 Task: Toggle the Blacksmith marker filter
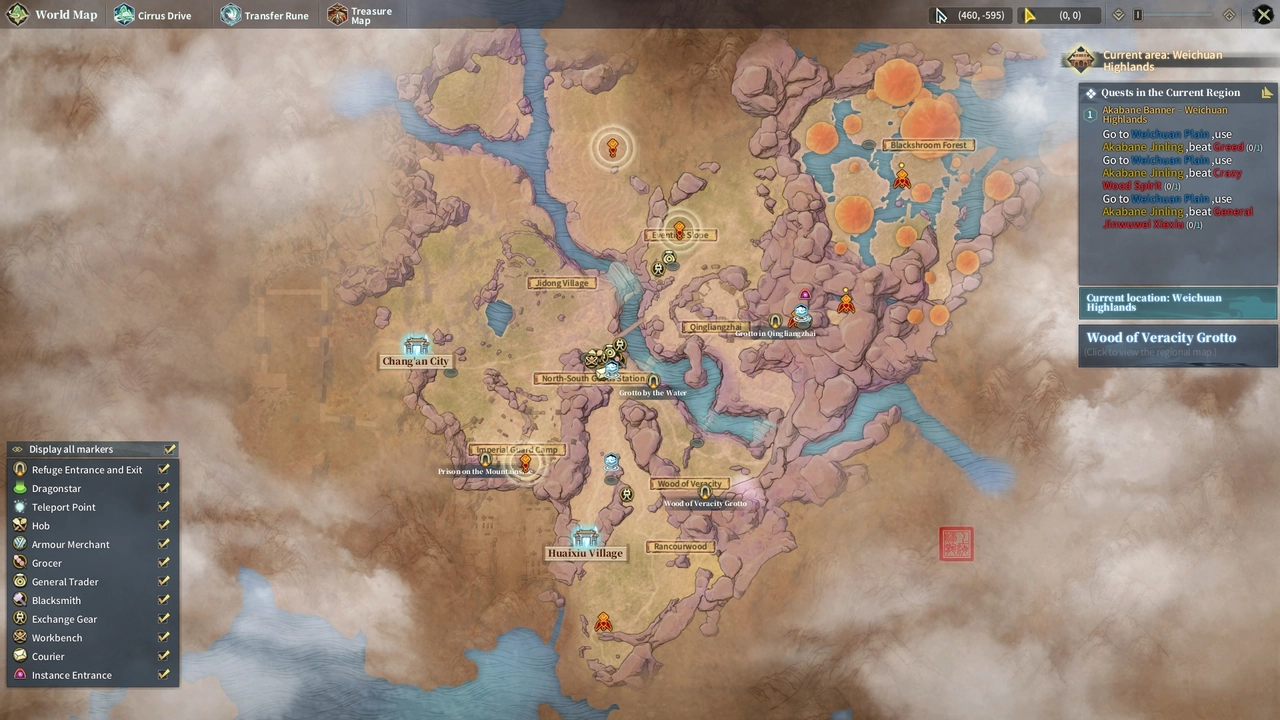[x=164, y=600]
